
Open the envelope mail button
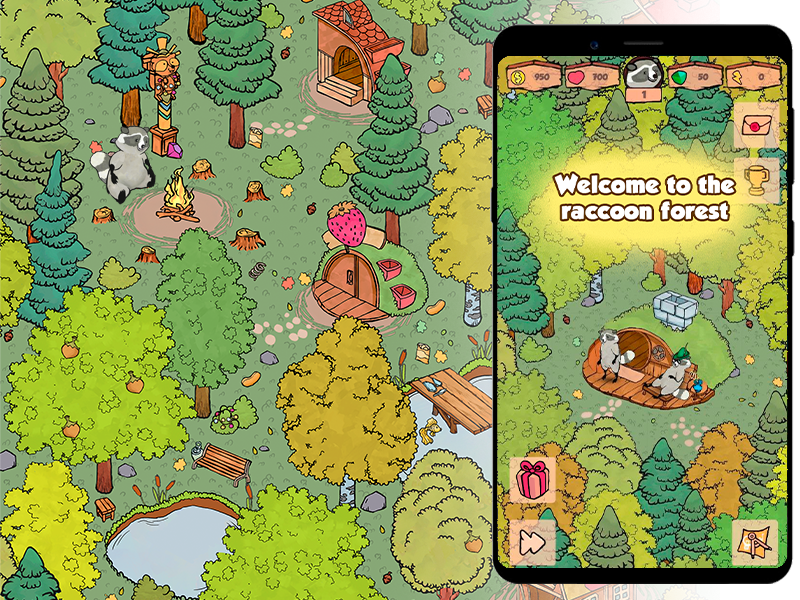756,127
